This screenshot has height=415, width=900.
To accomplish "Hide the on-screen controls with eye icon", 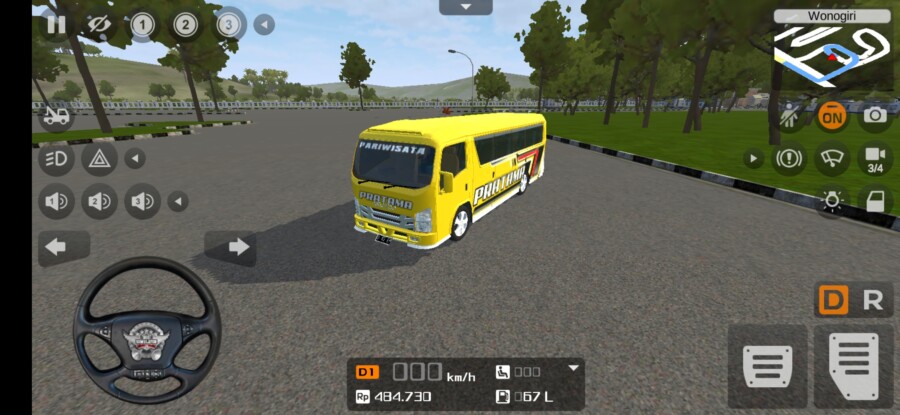I will [98, 25].
